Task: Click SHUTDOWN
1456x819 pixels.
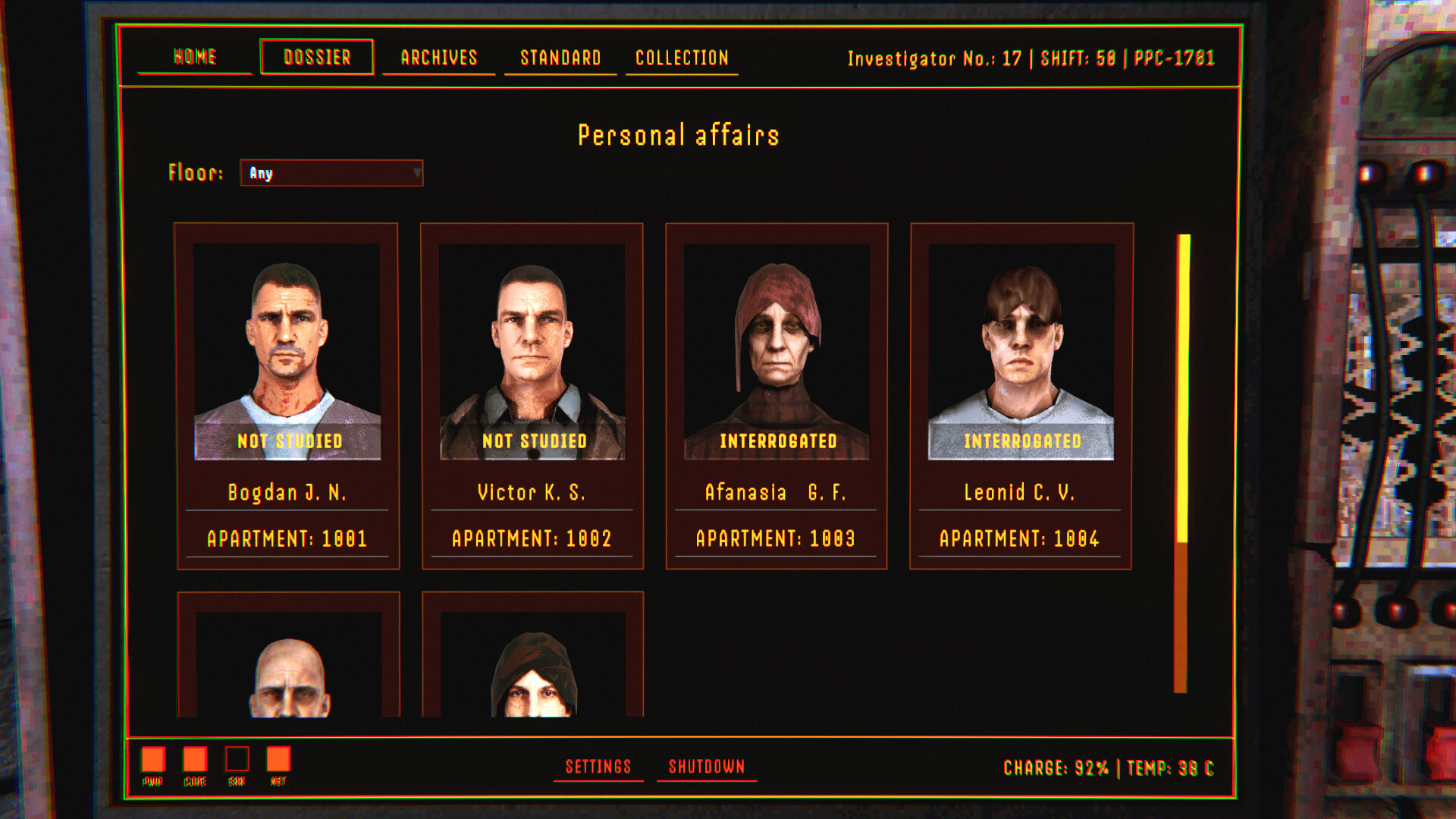Action: (706, 767)
